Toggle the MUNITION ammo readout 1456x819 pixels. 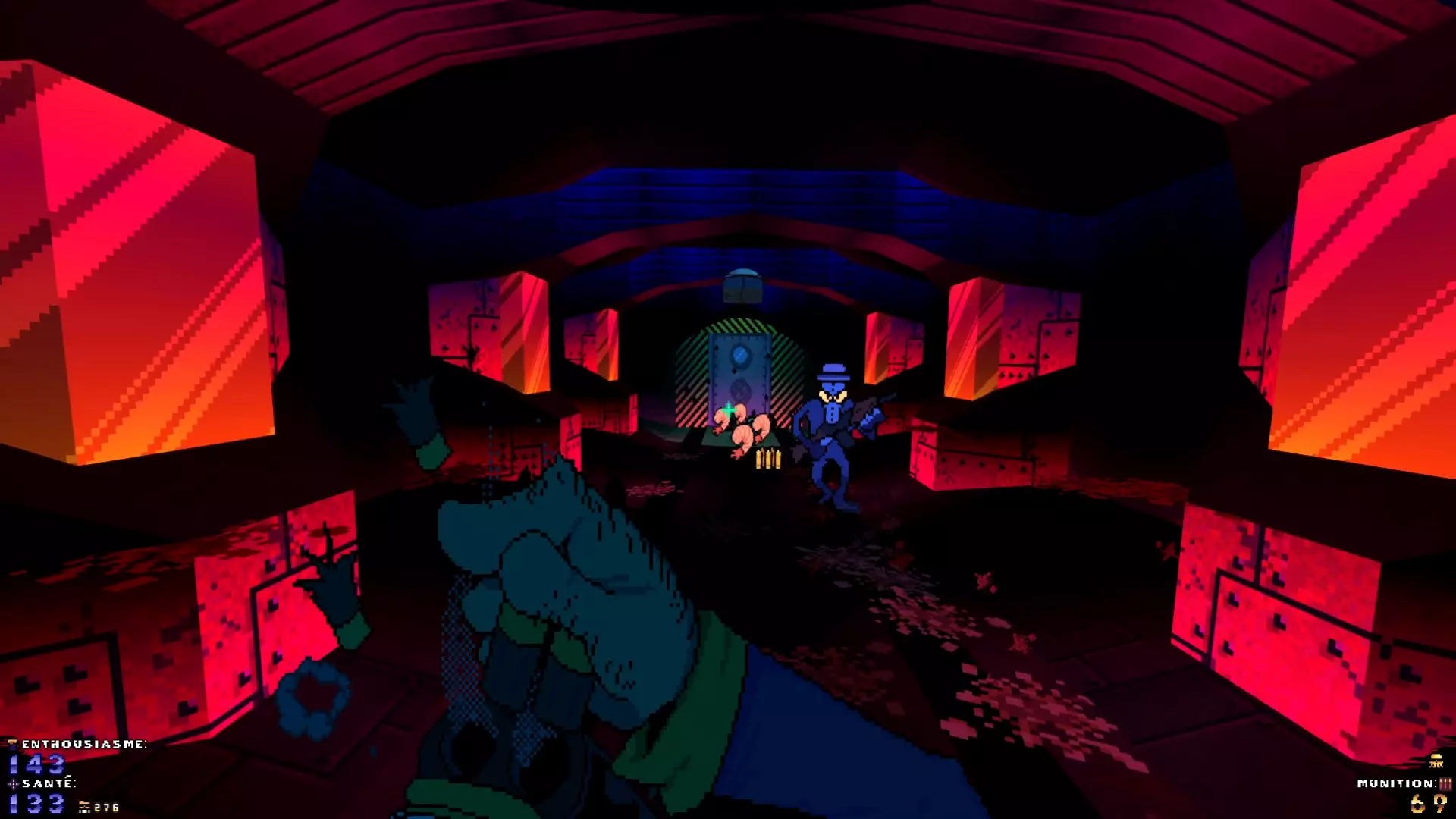(1428, 805)
